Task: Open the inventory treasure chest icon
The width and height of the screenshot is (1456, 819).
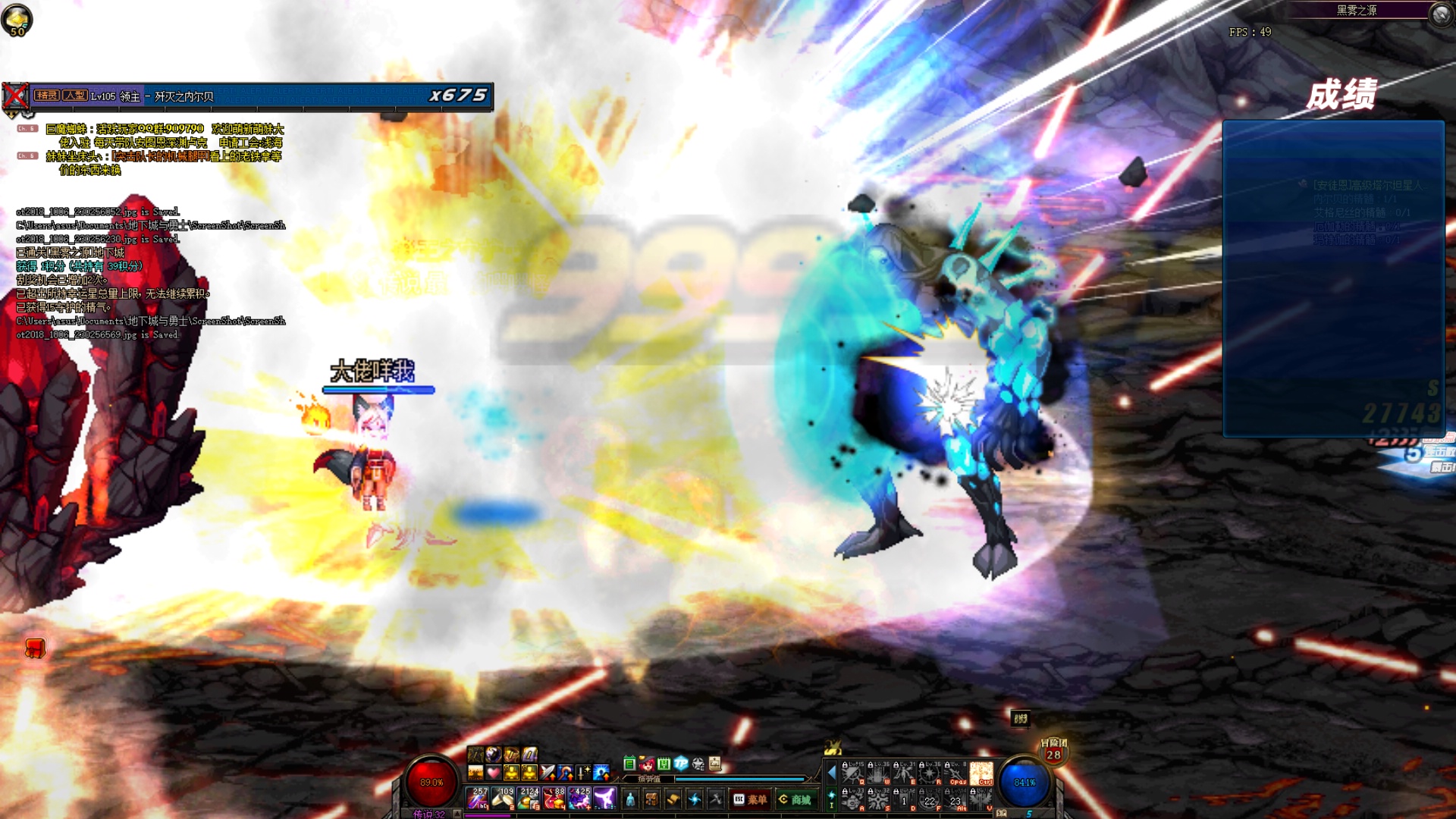Action: pyautogui.click(x=651, y=799)
